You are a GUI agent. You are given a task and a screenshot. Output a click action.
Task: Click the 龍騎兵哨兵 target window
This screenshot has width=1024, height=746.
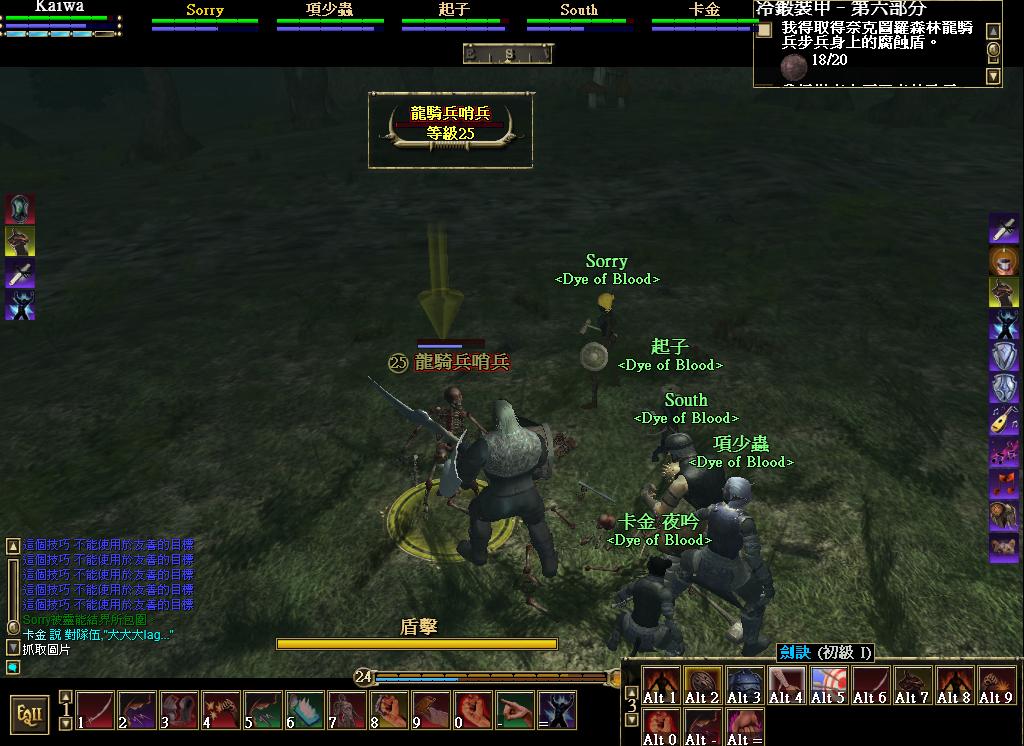point(451,129)
